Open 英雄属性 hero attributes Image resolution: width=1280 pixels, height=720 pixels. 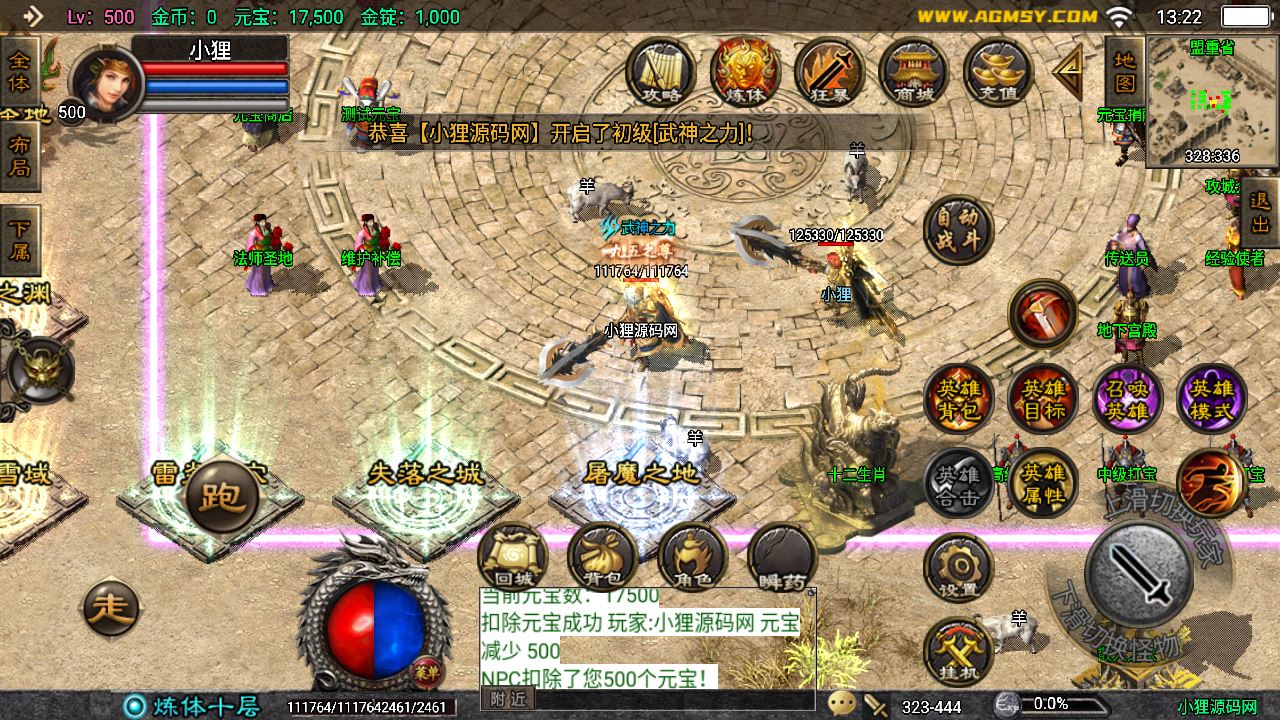coord(1043,482)
